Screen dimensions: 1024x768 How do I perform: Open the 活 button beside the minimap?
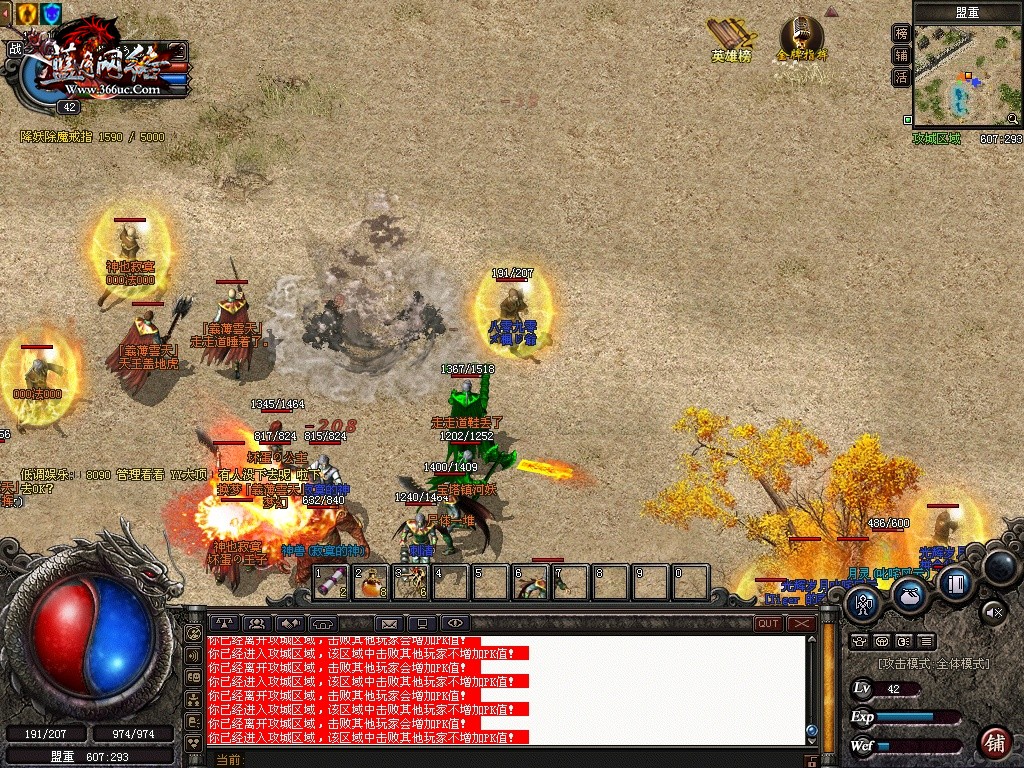tap(901, 77)
